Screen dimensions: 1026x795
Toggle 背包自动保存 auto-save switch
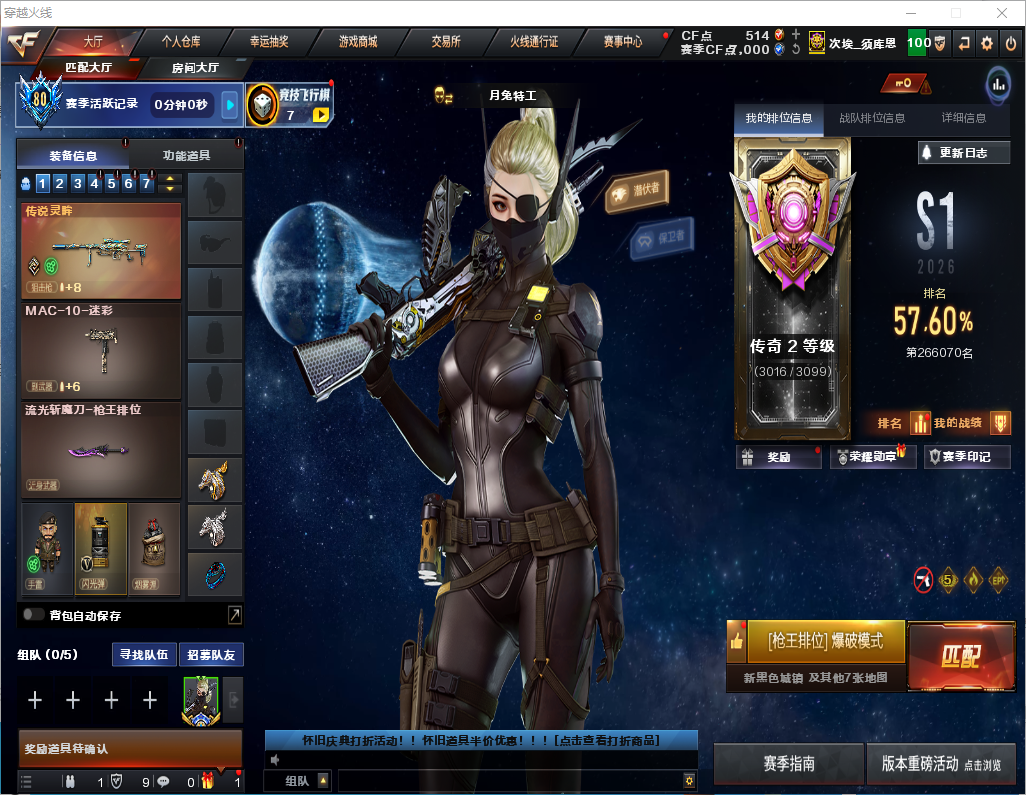(x=34, y=615)
